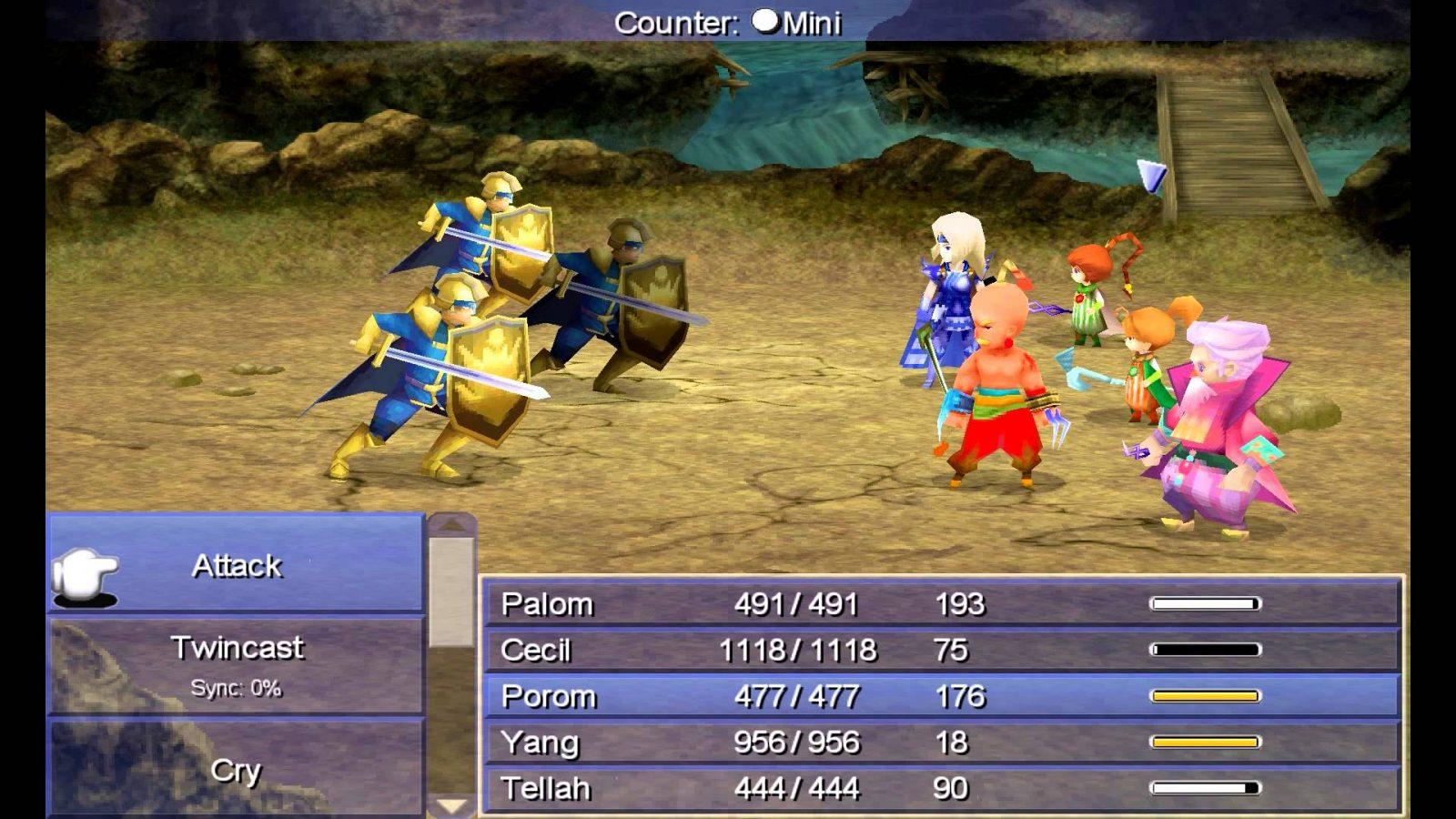The image size is (1456, 819).
Task: Select Cecil's party status row
Action: 942,650
